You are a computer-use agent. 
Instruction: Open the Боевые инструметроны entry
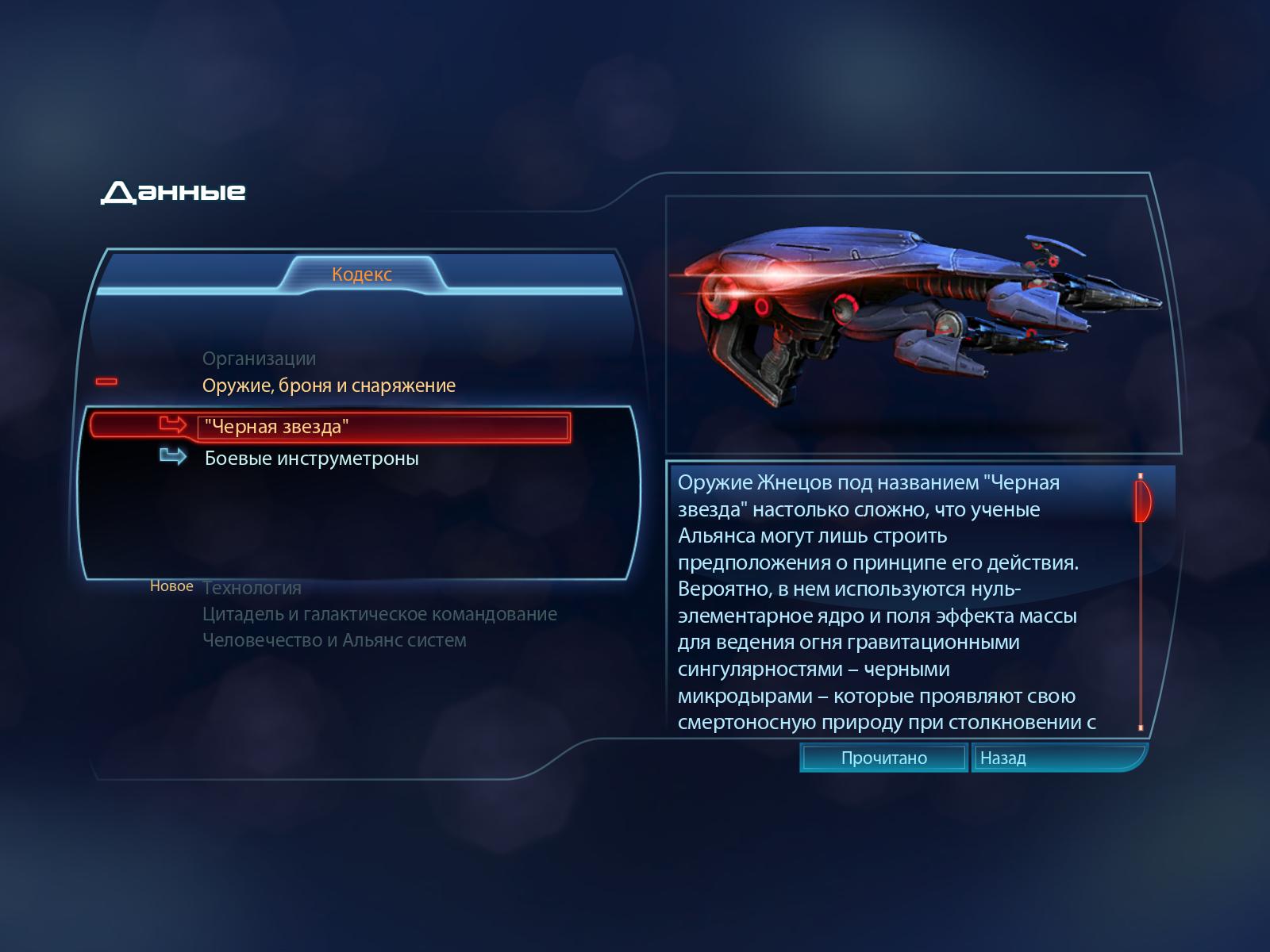click(x=311, y=459)
